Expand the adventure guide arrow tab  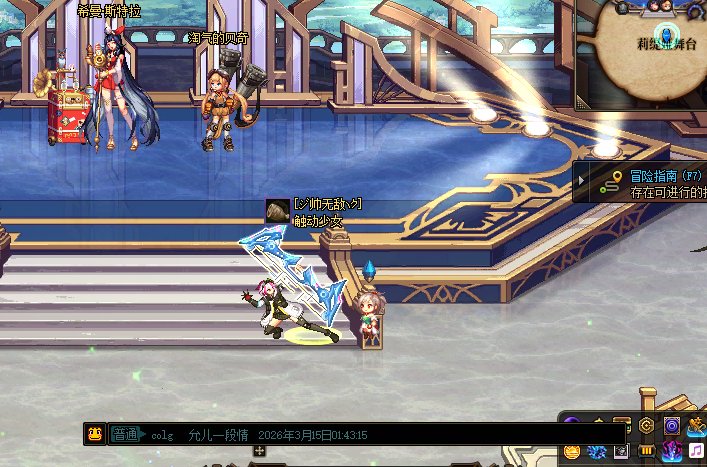click(582, 182)
